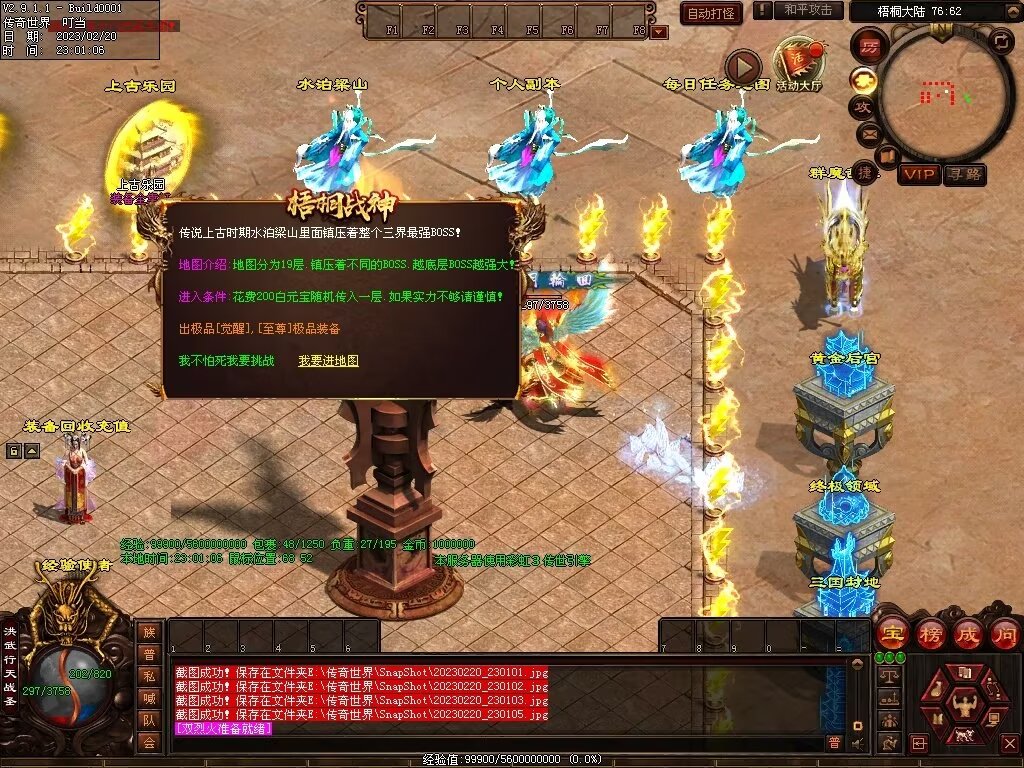Show the 榜 rankings button
The height and width of the screenshot is (768, 1024).
pyautogui.click(x=929, y=633)
